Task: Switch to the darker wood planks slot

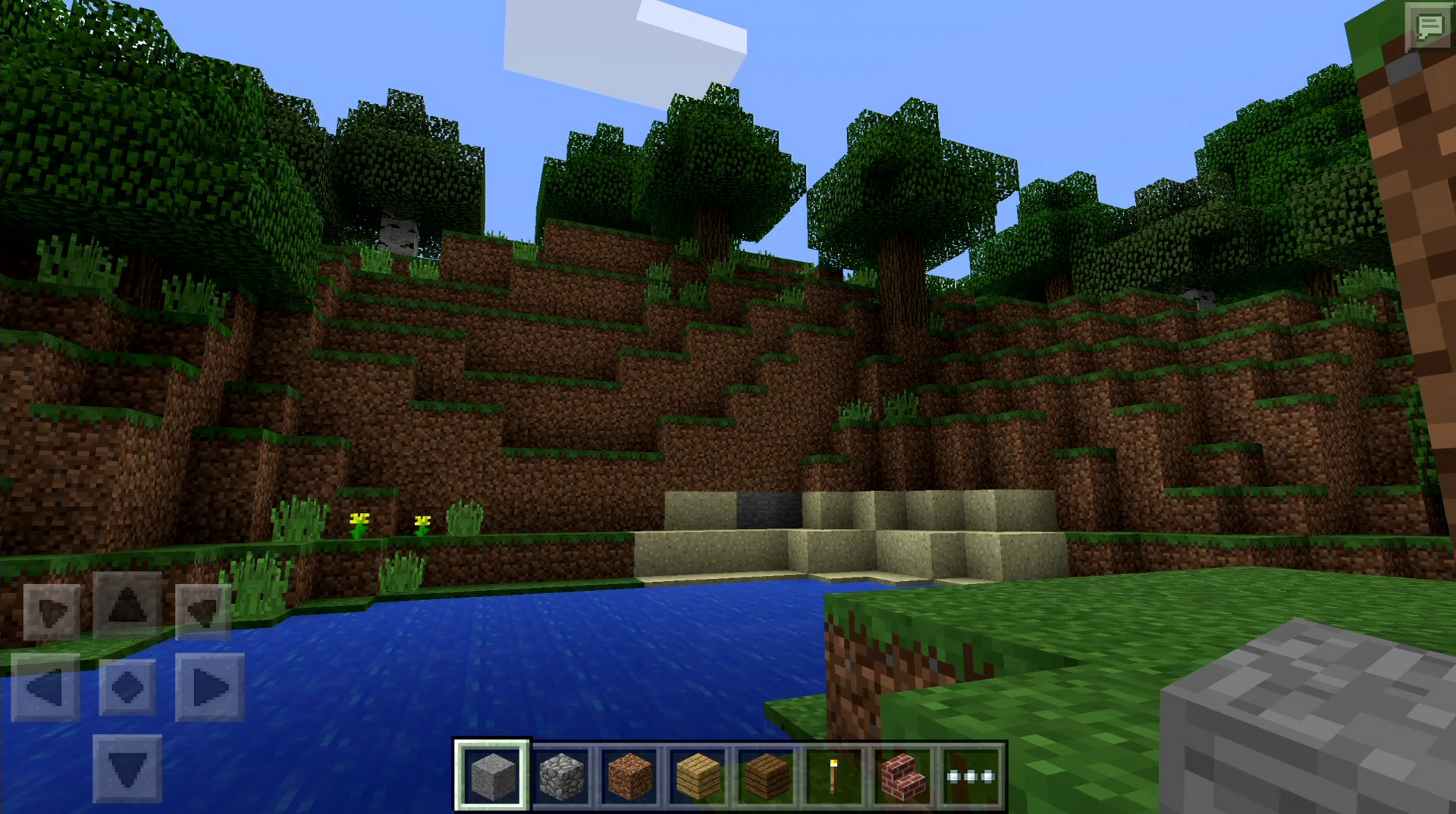Action: pyautogui.click(x=766, y=776)
